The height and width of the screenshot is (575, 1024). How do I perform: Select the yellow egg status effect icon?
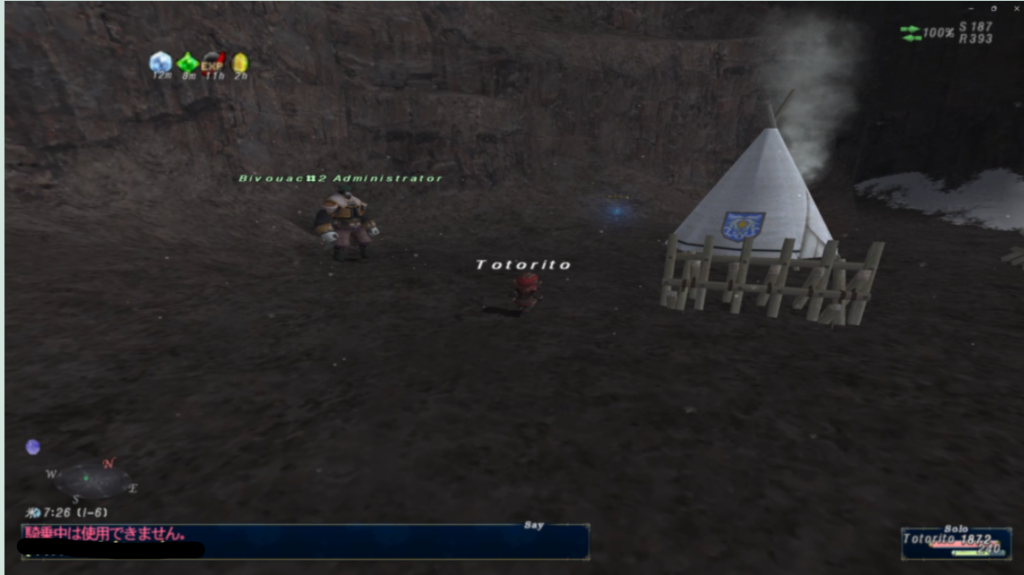click(240, 63)
